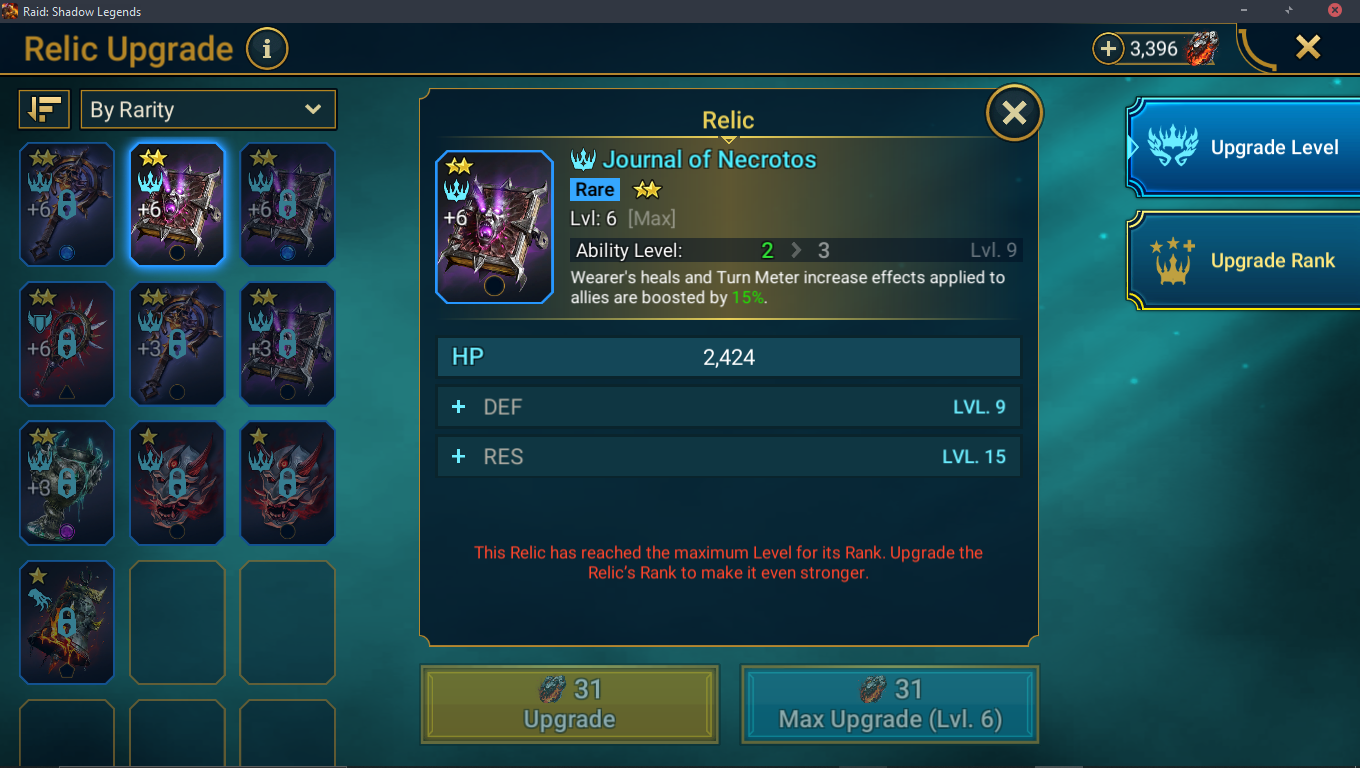Screen dimensions: 1360x768
Task: Click the yellow Upgrade button
Action: point(569,705)
